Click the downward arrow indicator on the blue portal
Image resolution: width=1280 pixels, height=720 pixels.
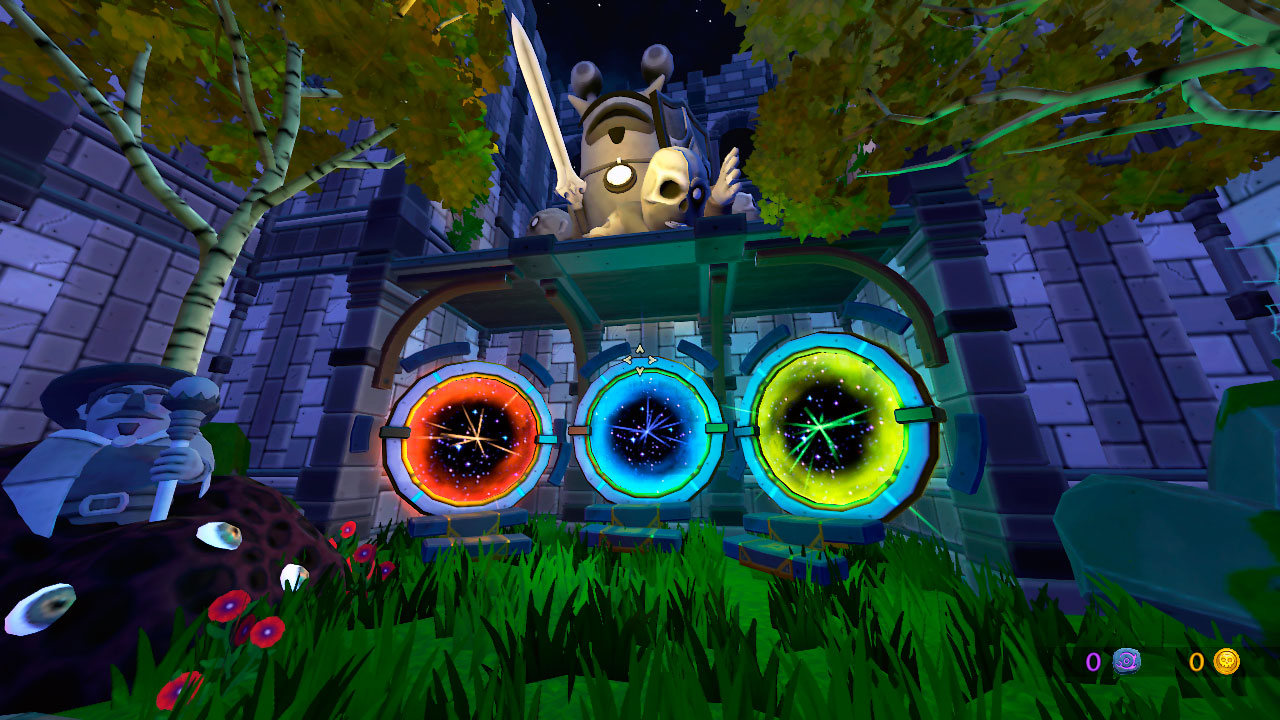pyautogui.click(x=640, y=370)
